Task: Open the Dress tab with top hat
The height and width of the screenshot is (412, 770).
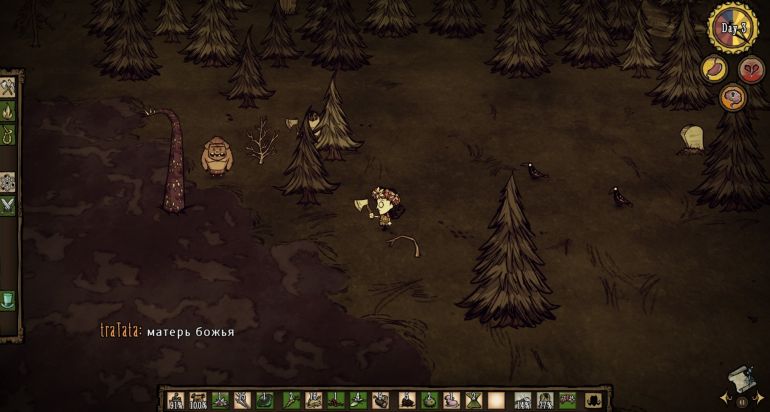Action: [8, 300]
